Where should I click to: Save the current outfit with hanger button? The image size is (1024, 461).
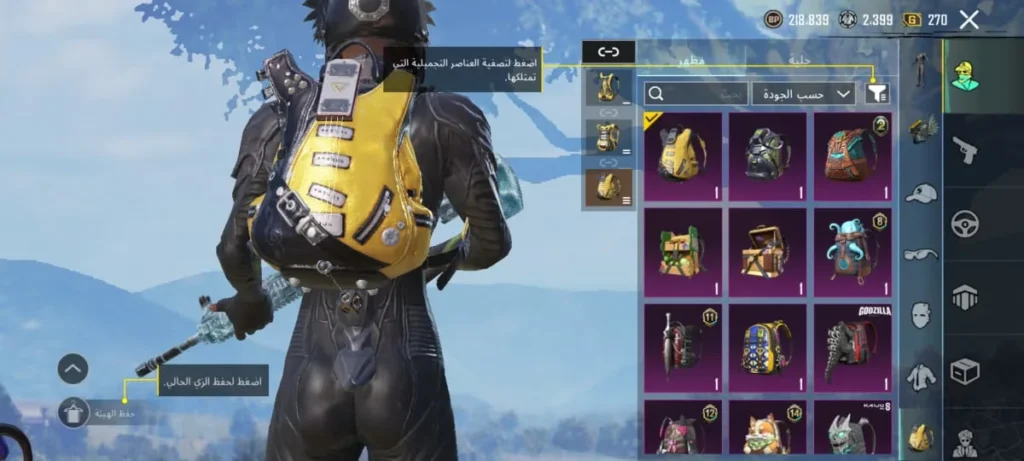click(x=74, y=412)
